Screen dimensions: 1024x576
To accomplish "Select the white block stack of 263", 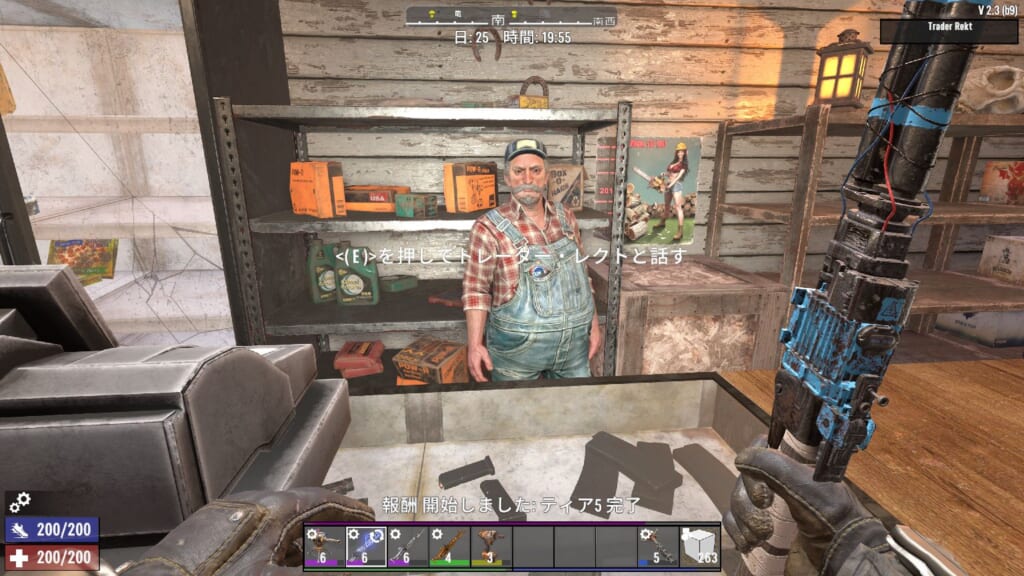I will point(699,546).
